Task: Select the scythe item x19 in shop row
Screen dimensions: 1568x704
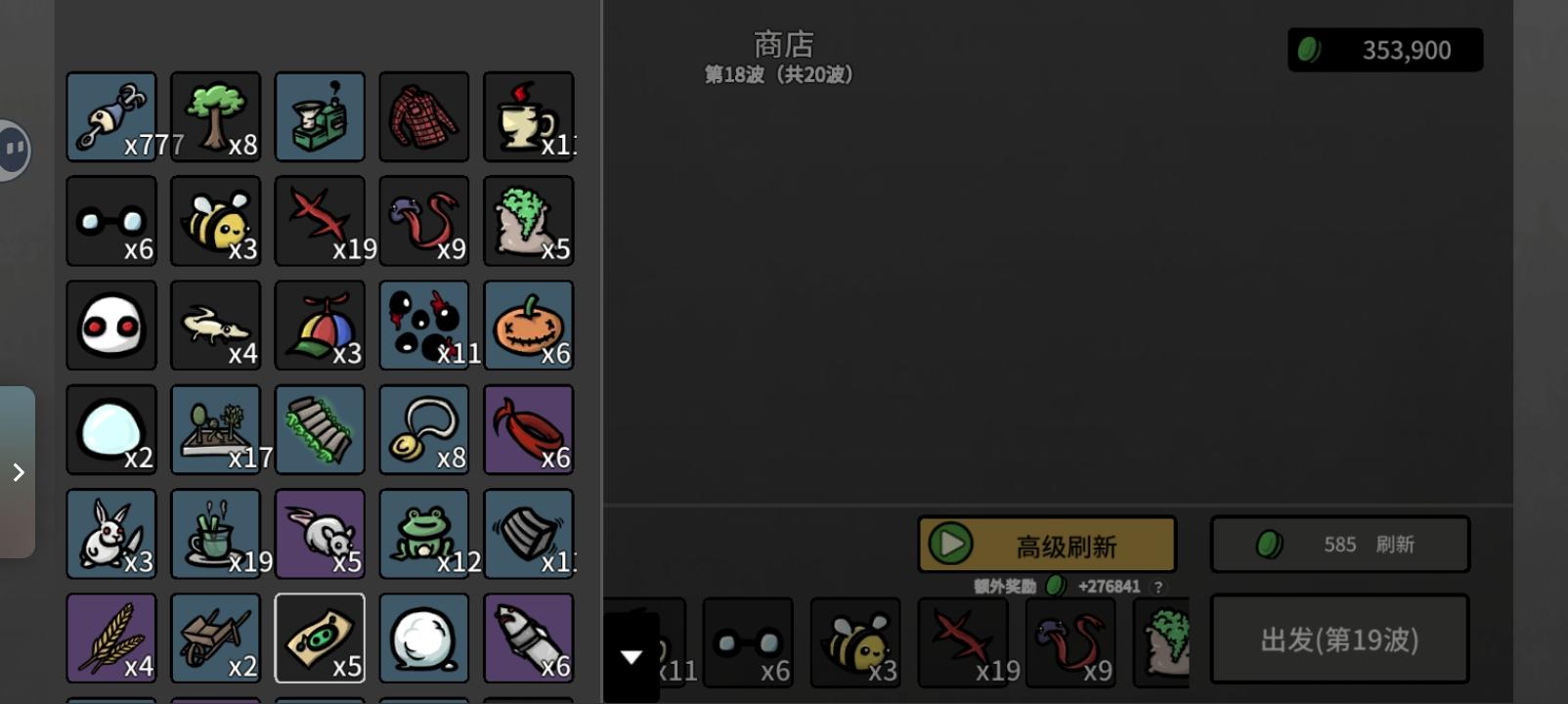Action: (963, 642)
